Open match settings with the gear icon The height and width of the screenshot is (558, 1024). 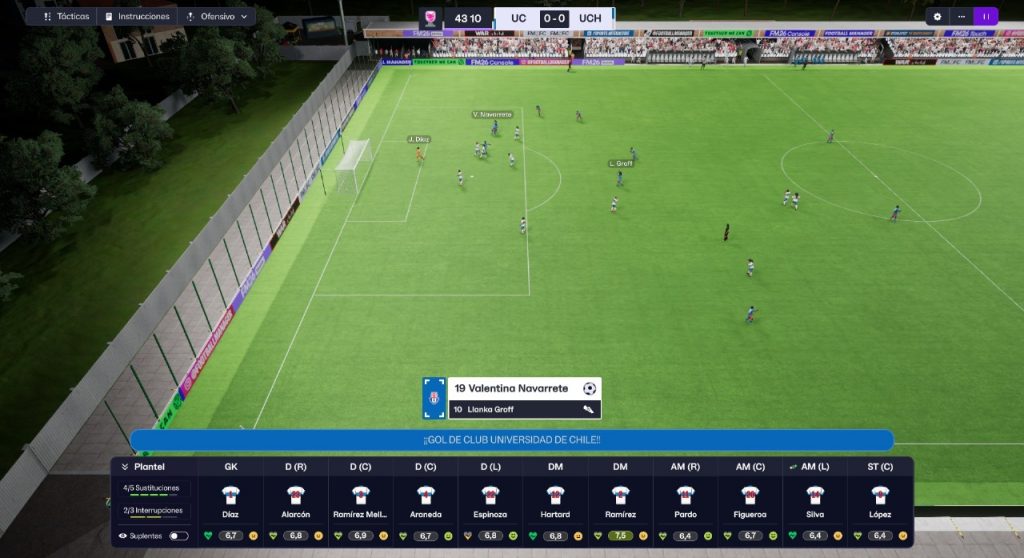(937, 17)
